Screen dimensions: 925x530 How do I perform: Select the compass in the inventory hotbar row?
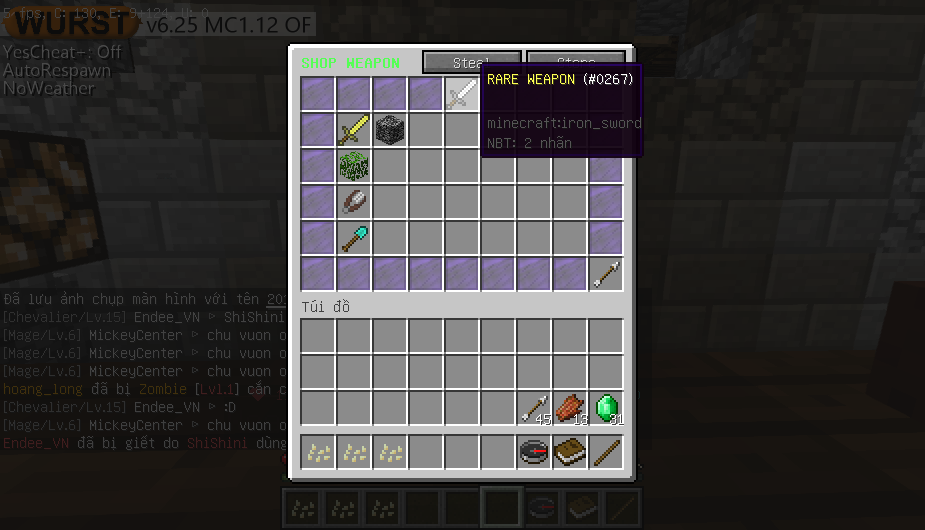tap(534, 452)
